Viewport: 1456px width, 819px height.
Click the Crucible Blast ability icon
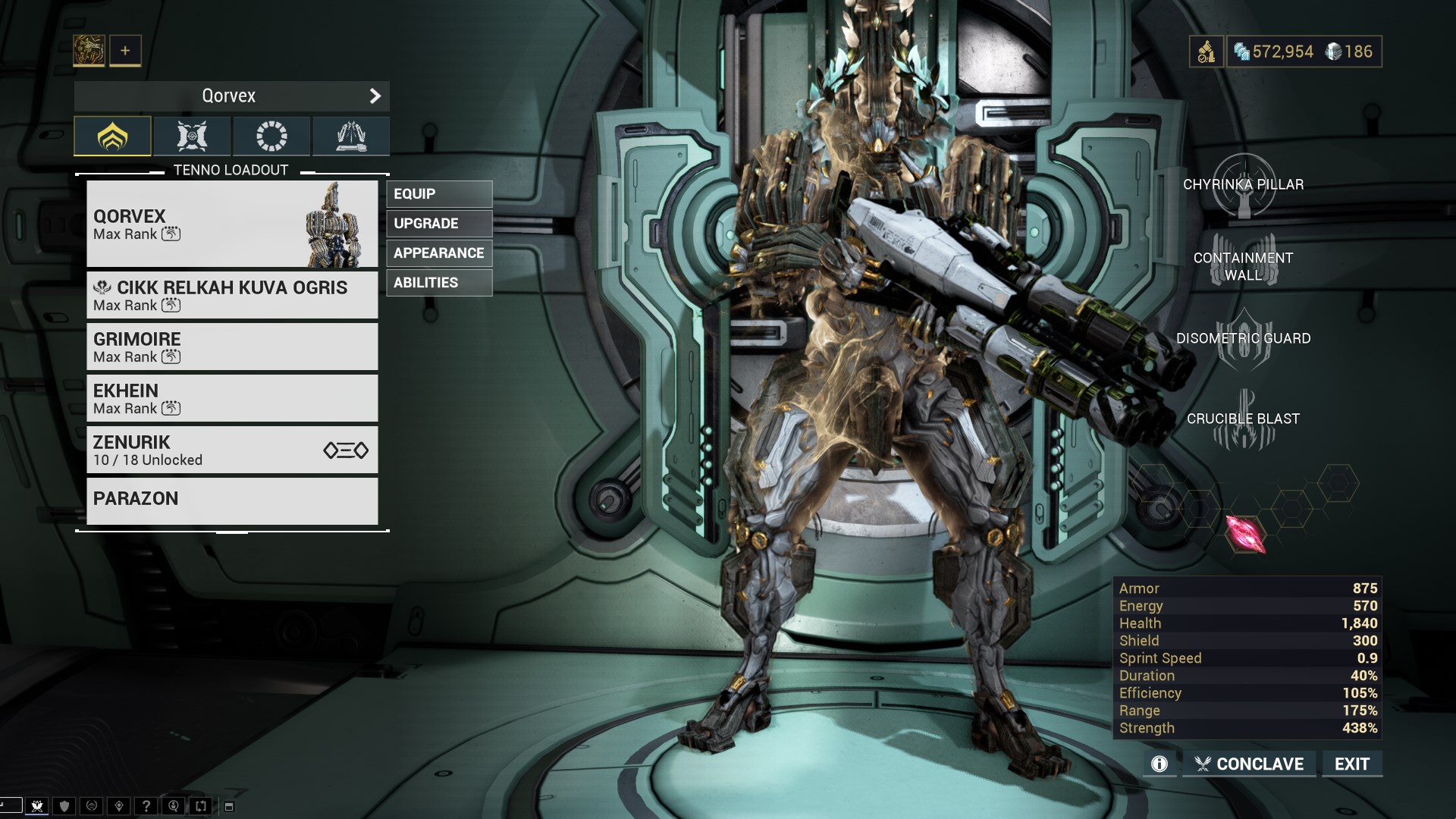[1244, 419]
